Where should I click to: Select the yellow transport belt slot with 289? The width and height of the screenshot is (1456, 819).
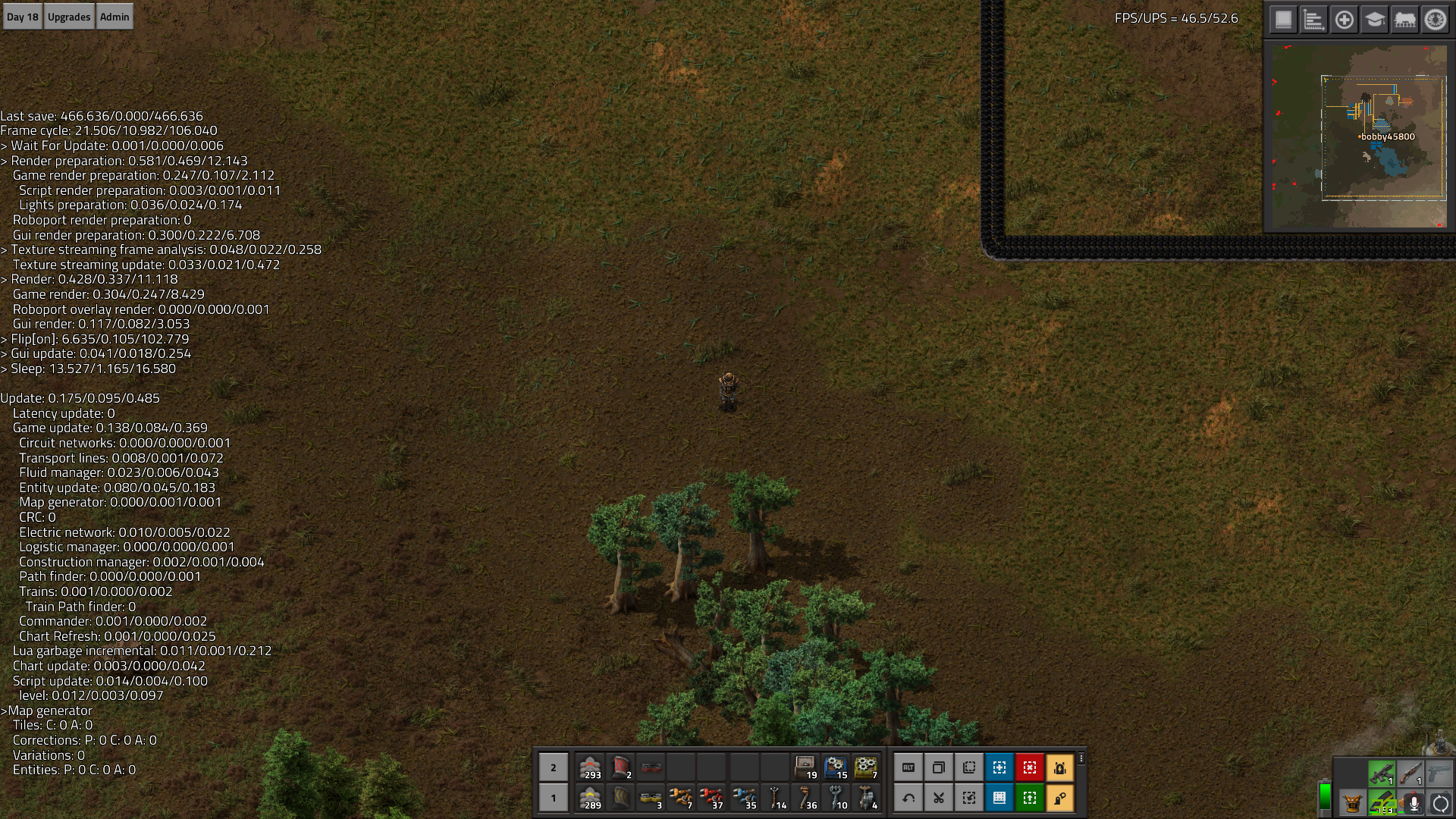[x=590, y=798]
